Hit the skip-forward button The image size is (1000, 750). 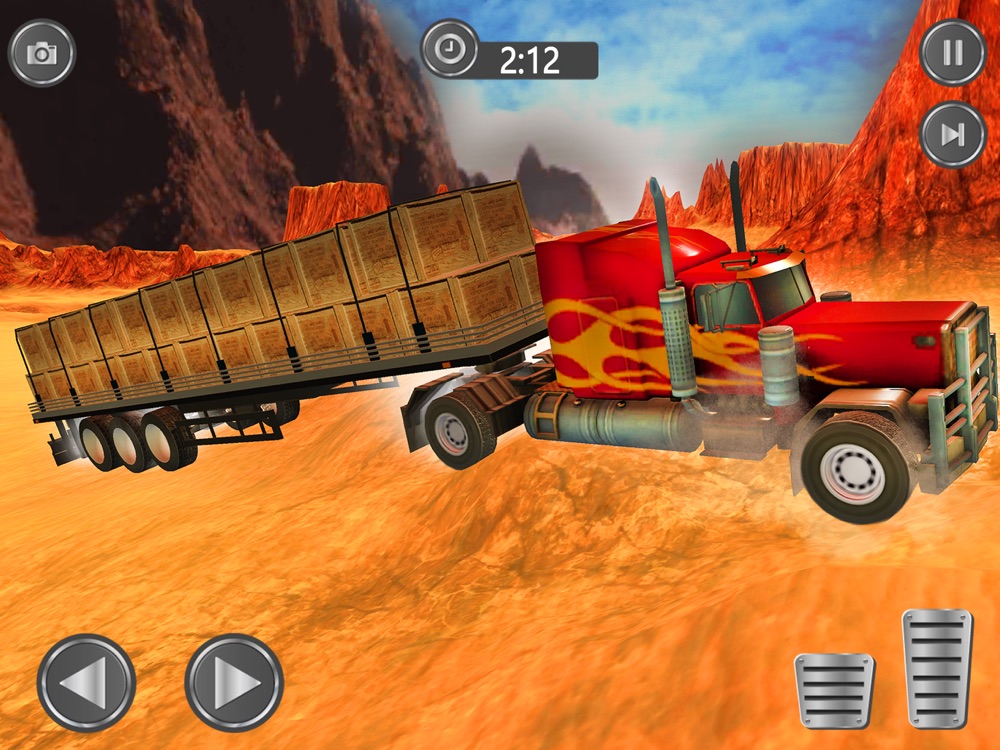952,134
